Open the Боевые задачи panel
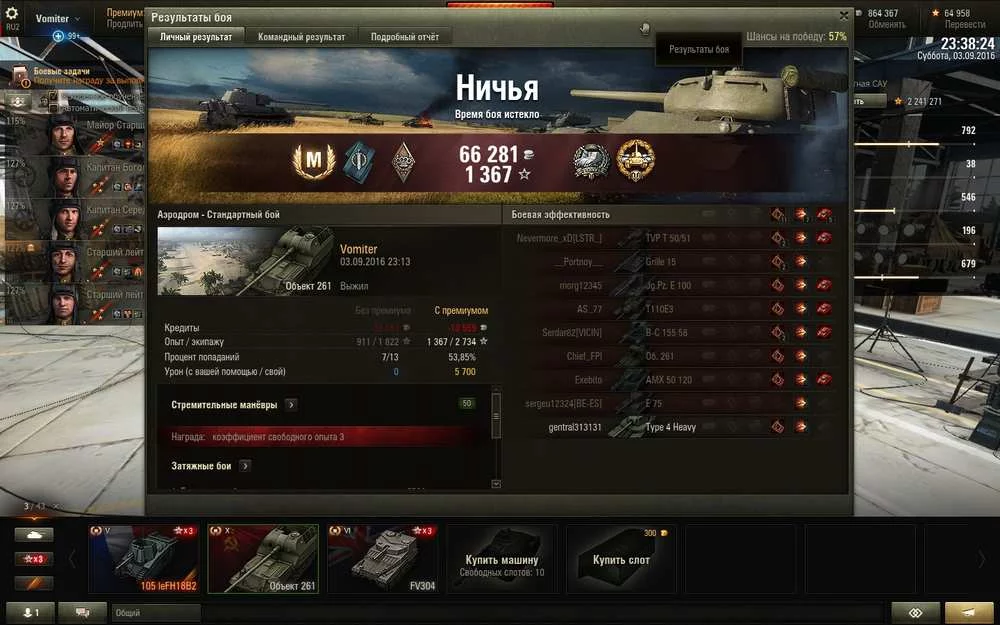 (x=62, y=72)
